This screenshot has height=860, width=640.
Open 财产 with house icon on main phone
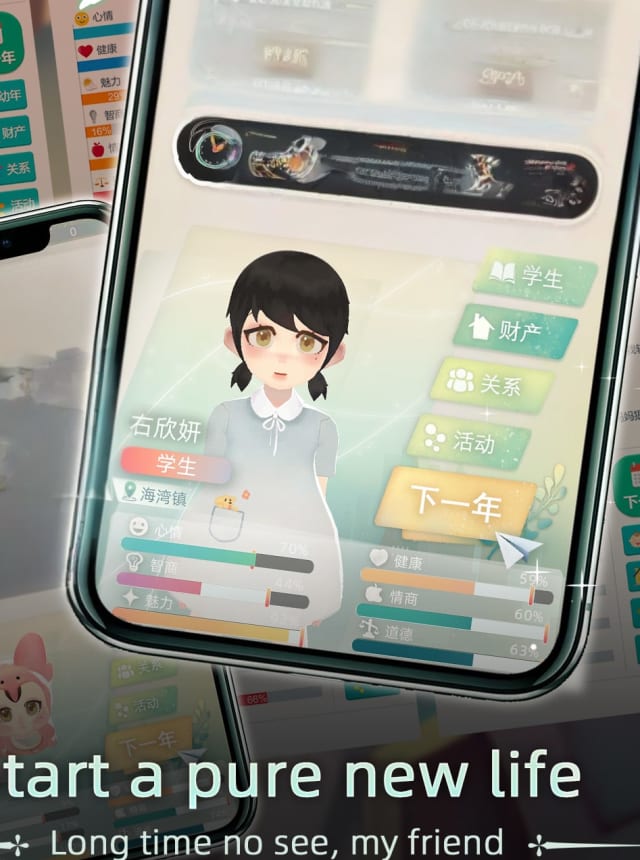[x=515, y=330]
